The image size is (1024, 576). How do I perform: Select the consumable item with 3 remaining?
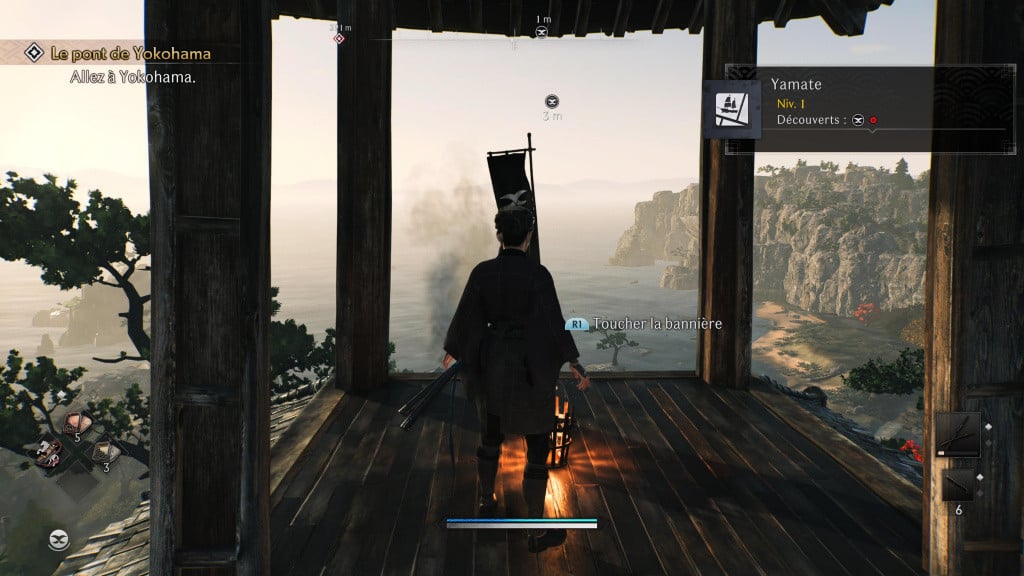(104, 451)
